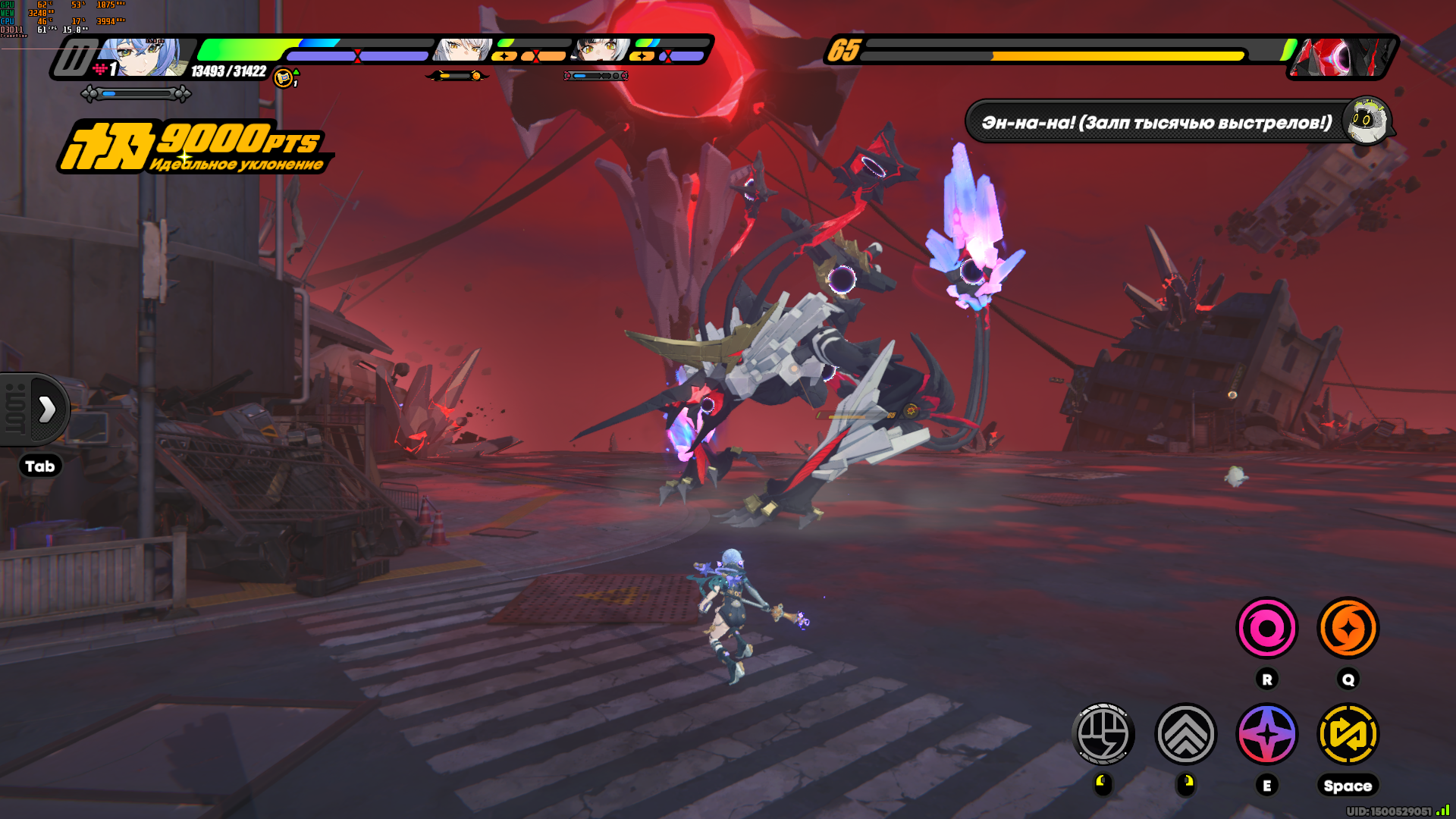This screenshot has height=819, width=1456.
Task: Trigger the dodge double-chevron button
Action: (1186, 734)
